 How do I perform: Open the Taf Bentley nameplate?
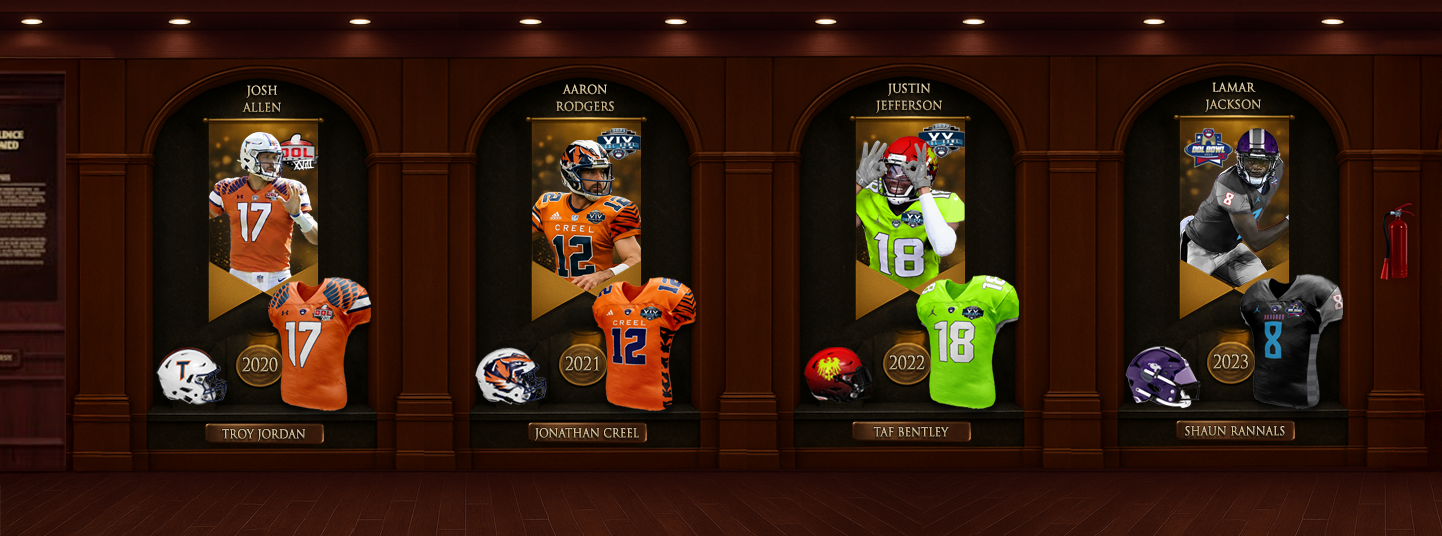click(912, 431)
